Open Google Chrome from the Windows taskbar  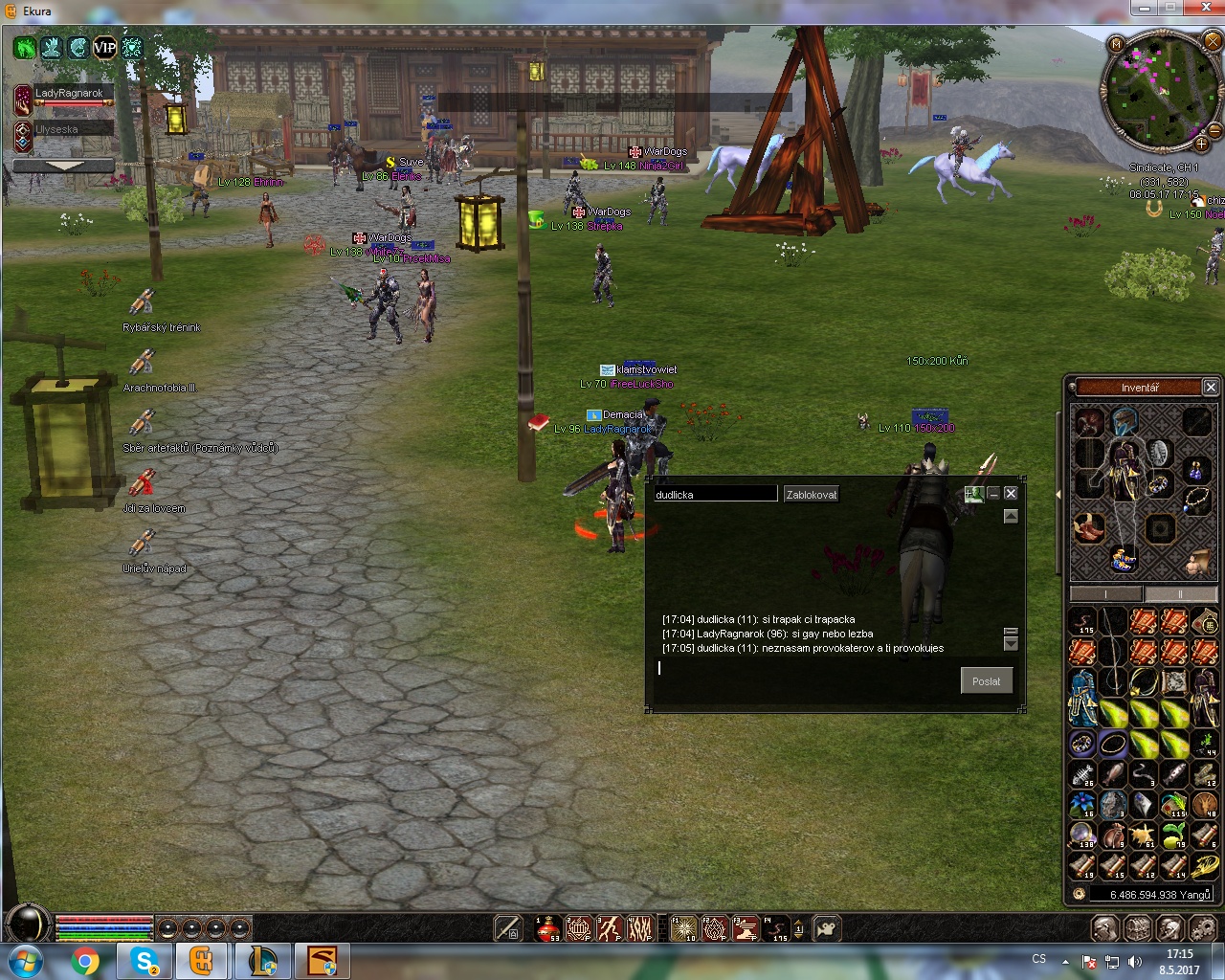tap(85, 960)
